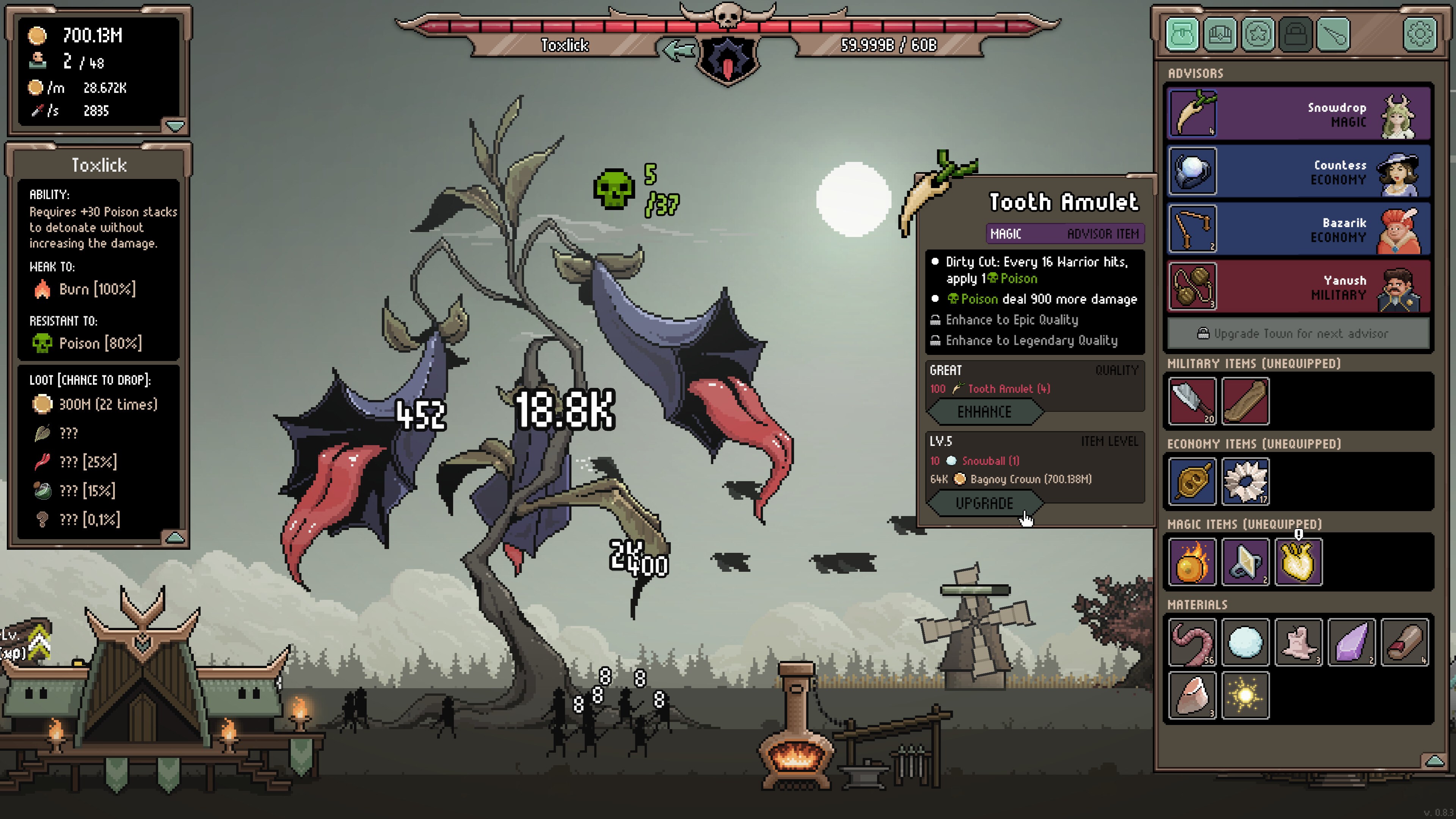Choose the Countess economy advisor
The height and width of the screenshot is (819, 1456).
point(1298,171)
